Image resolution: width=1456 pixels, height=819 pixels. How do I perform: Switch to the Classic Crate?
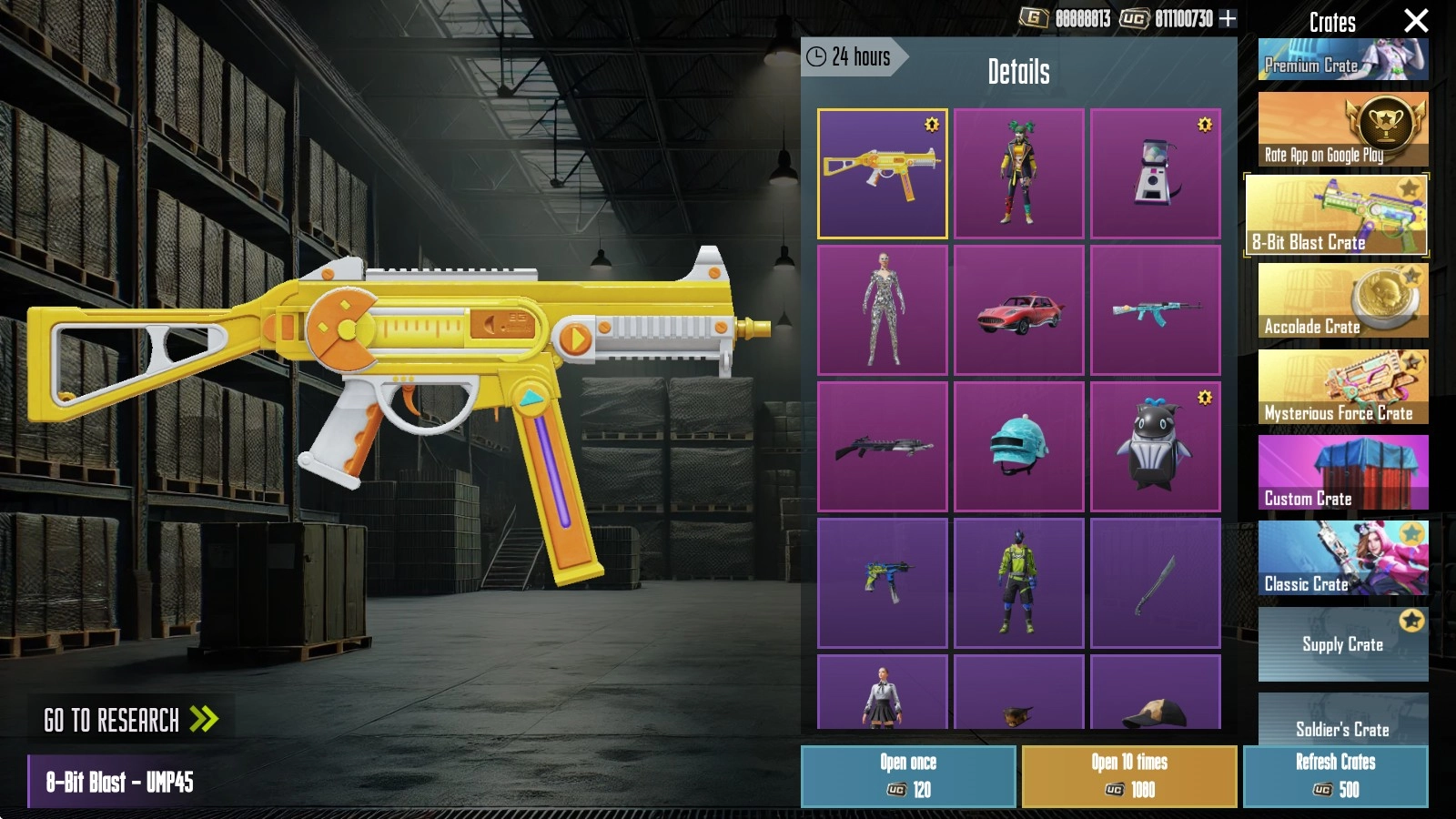1342,558
